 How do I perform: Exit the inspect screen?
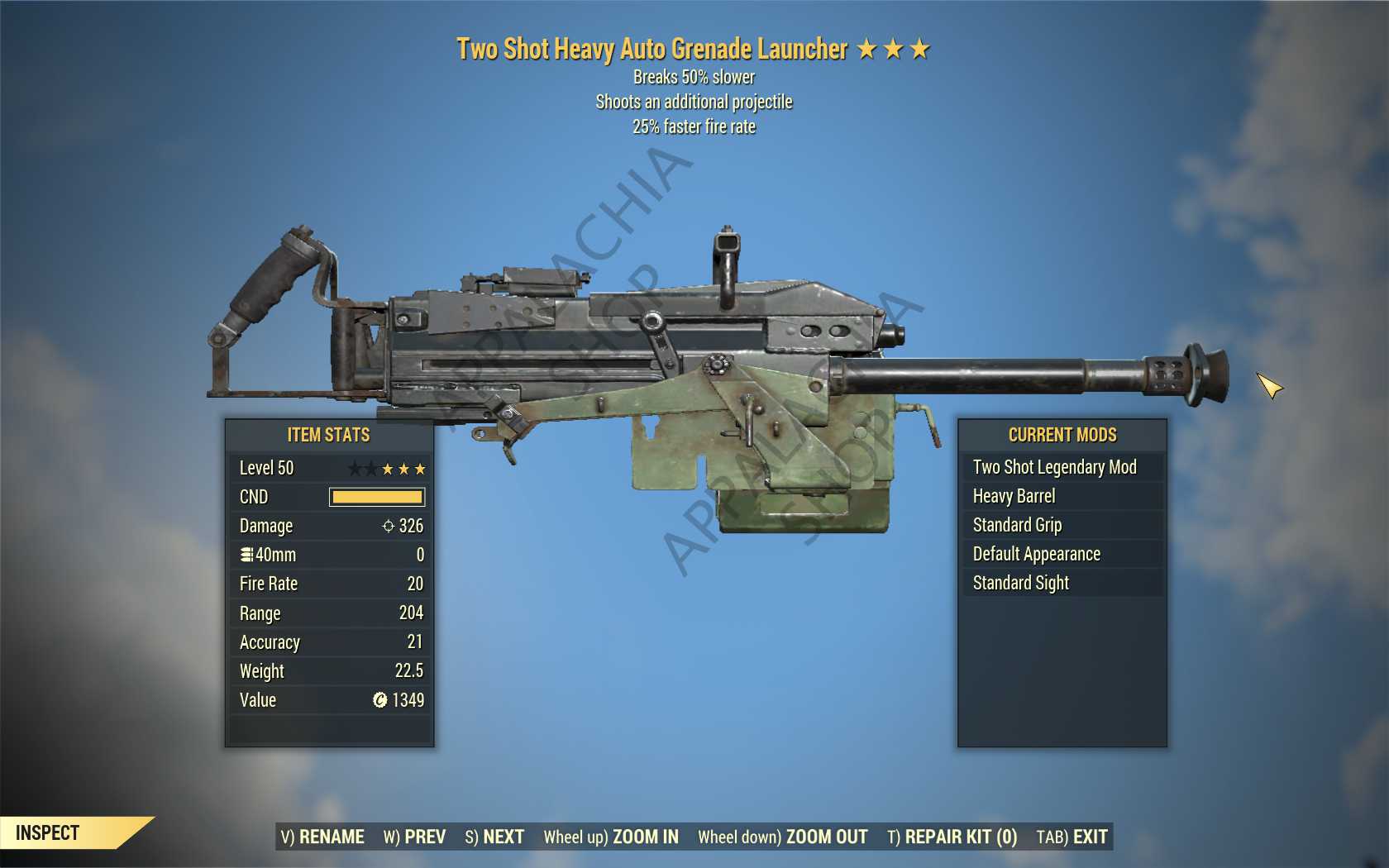click(1072, 837)
